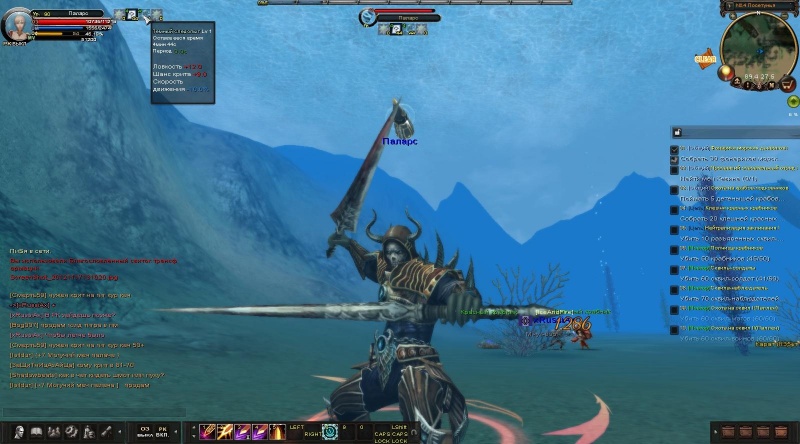Click the green up-arrow button below the shop
Viewport: 800px width, 444px height.
(x=792, y=101)
